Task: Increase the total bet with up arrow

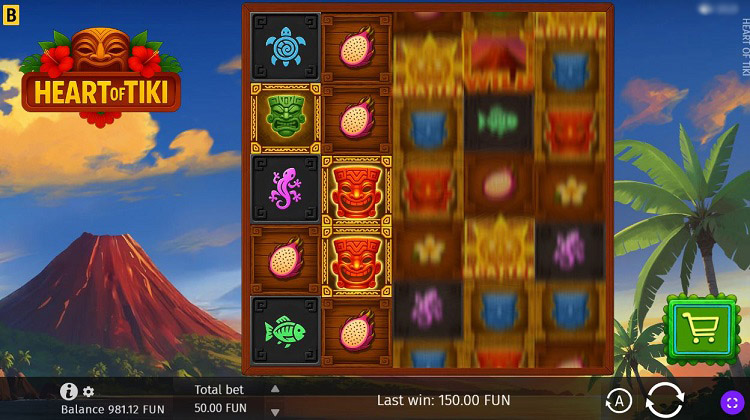Action: (275, 389)
